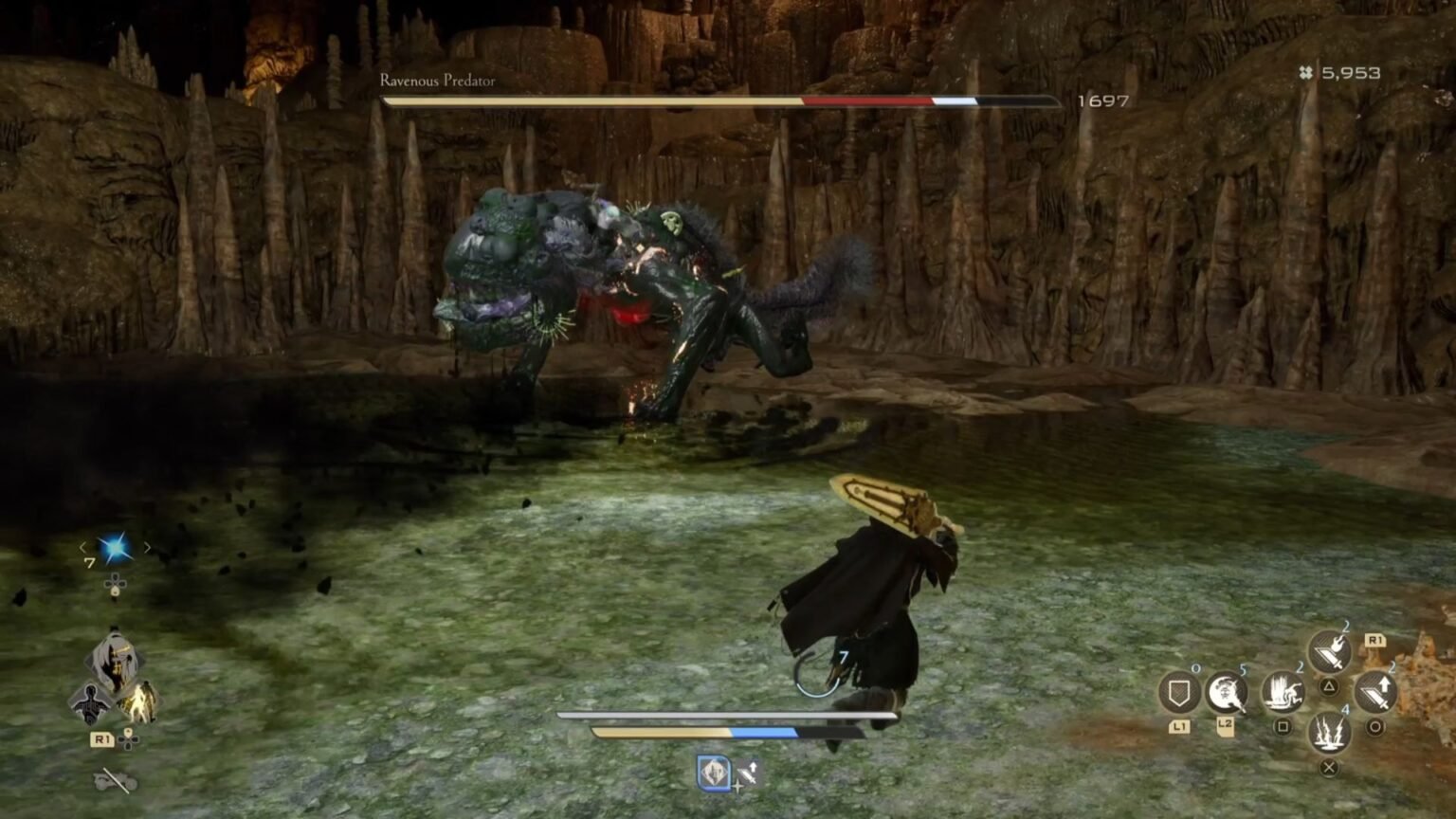The image size is (1456, 819).
Task: Click the 1697 damage number beside the boss bar
Action: [1101, 99]
